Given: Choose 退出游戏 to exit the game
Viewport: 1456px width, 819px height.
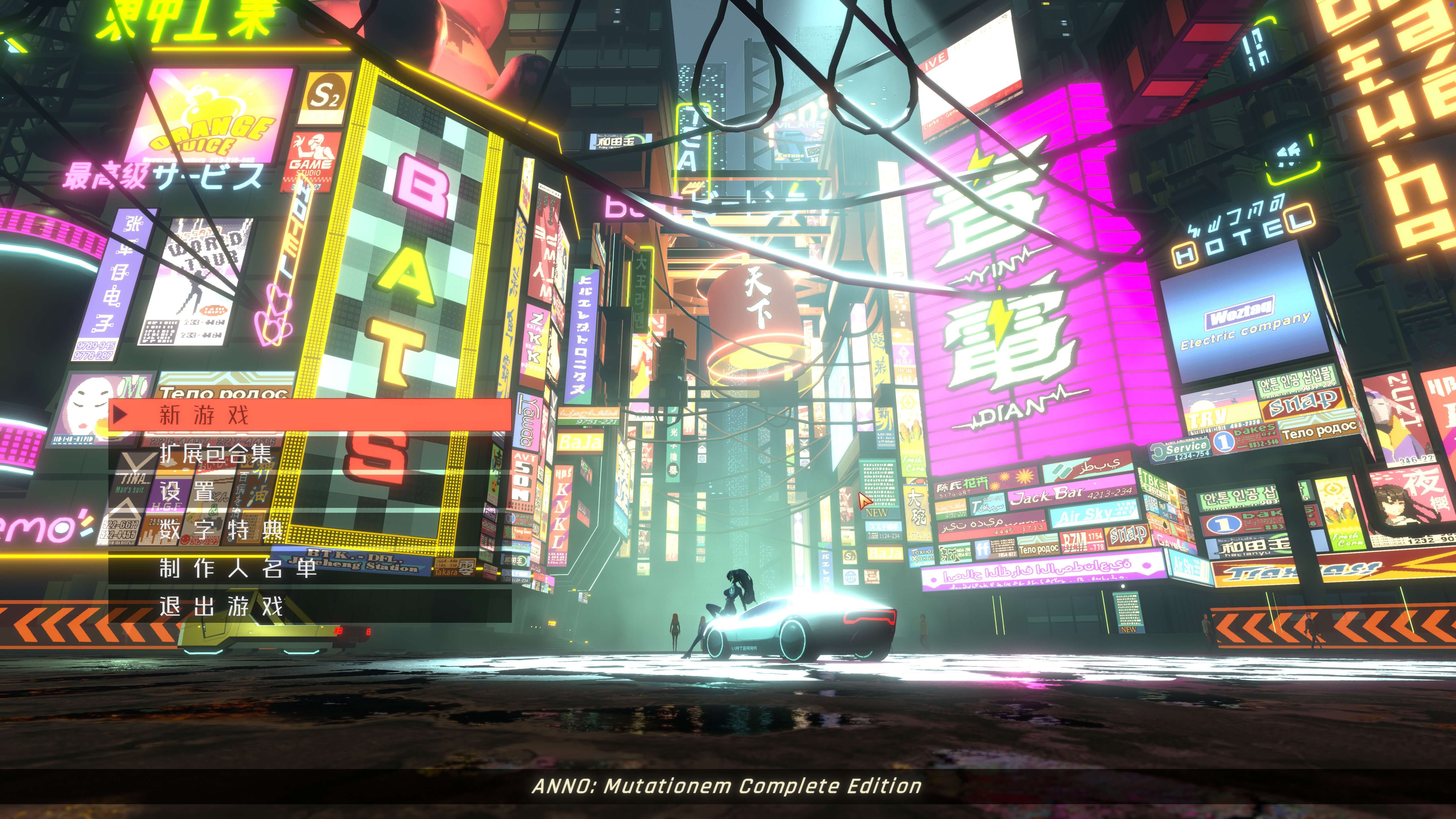Looking at the screenshot, I should tap(220, 607).
